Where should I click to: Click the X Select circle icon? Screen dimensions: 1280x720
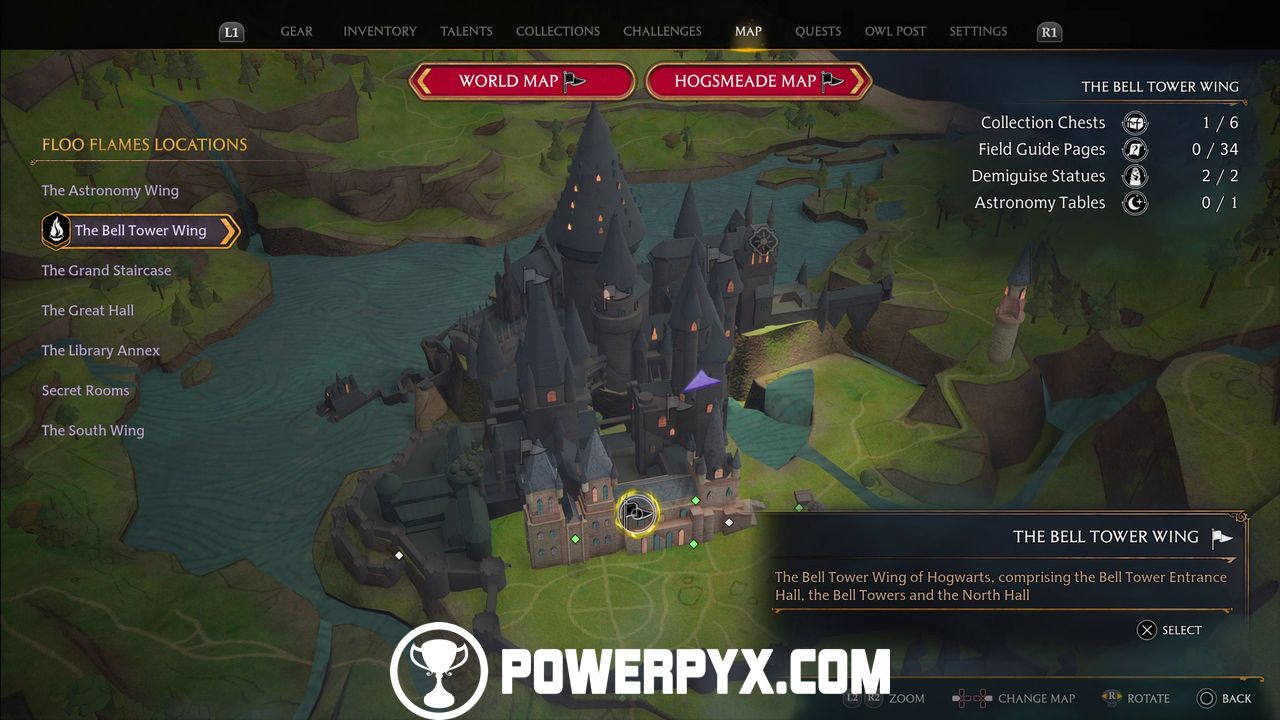(x=1146, y=630)
